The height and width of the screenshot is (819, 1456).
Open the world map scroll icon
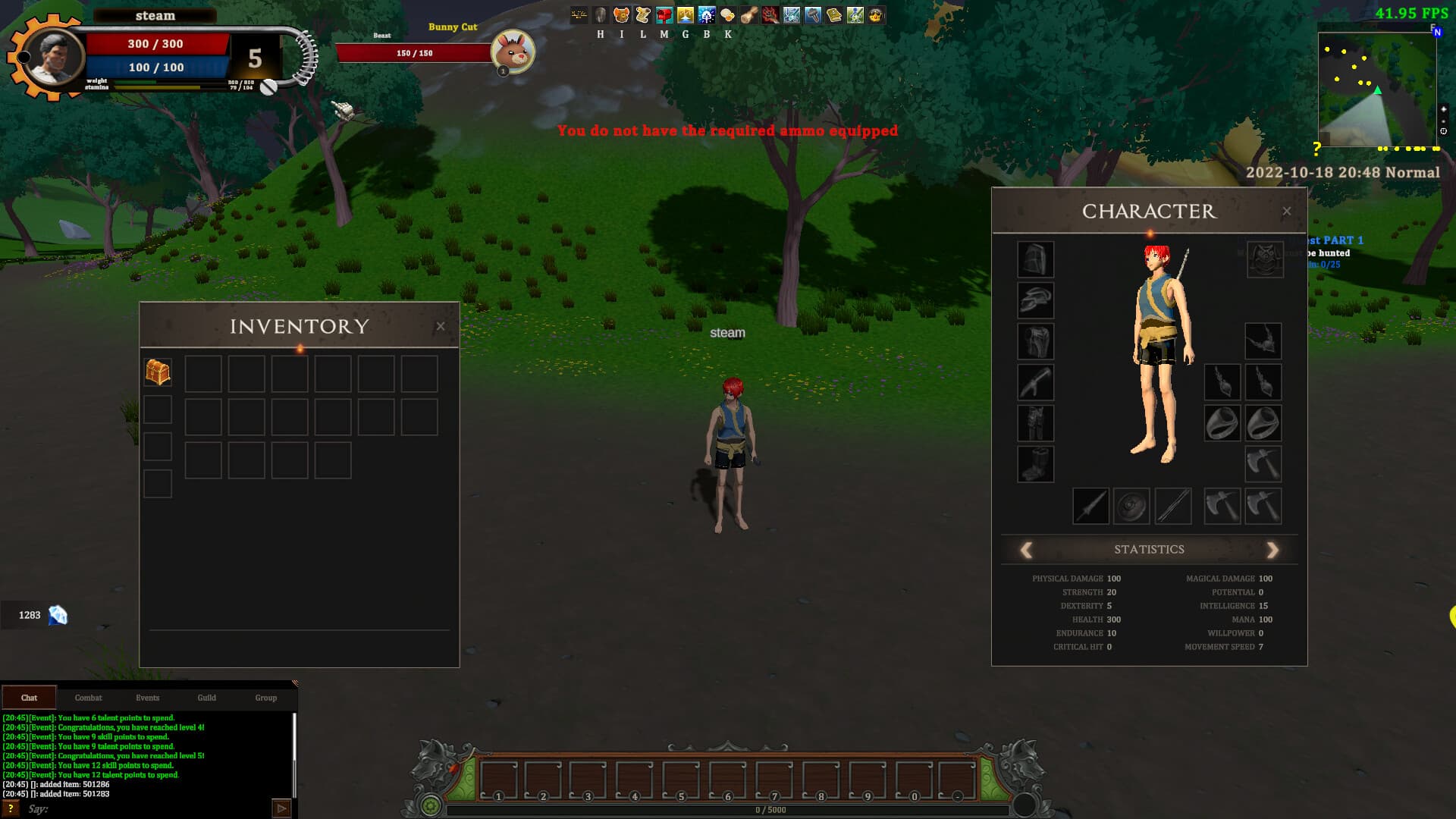coord(642,13)
